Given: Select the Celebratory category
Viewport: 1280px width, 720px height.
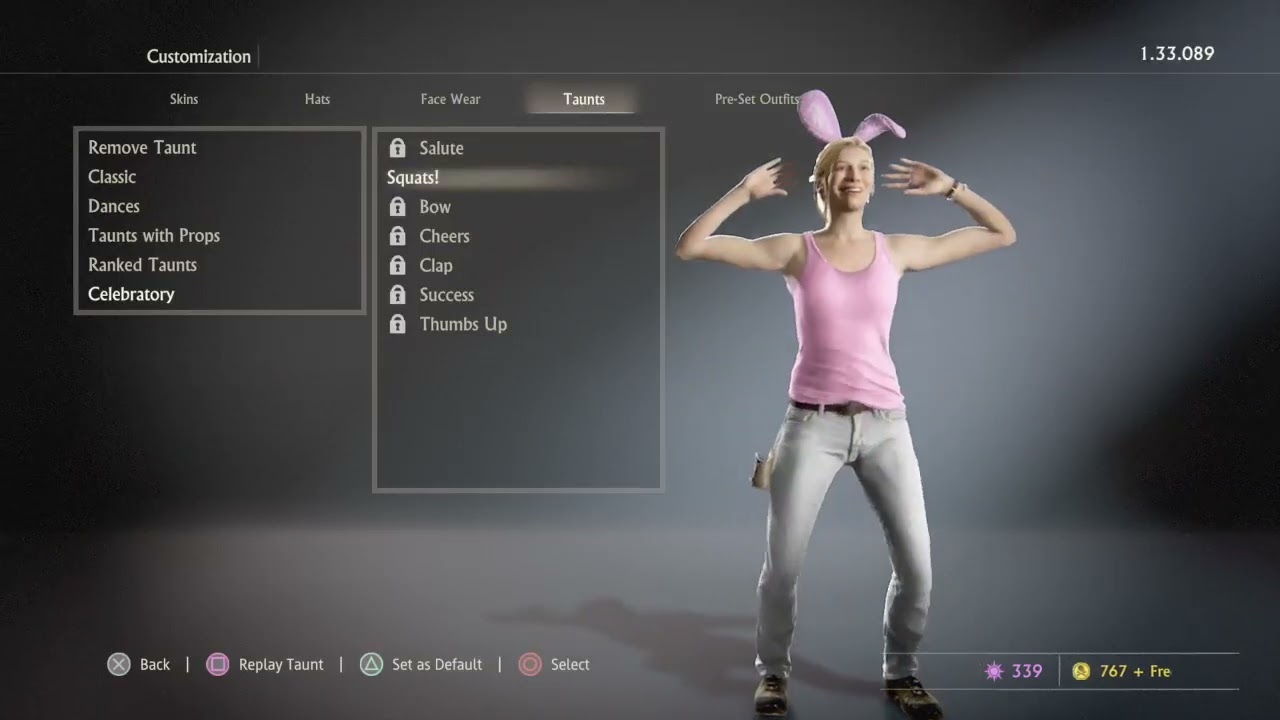Looking at the screenshot, I should click(x=131, y=294).
